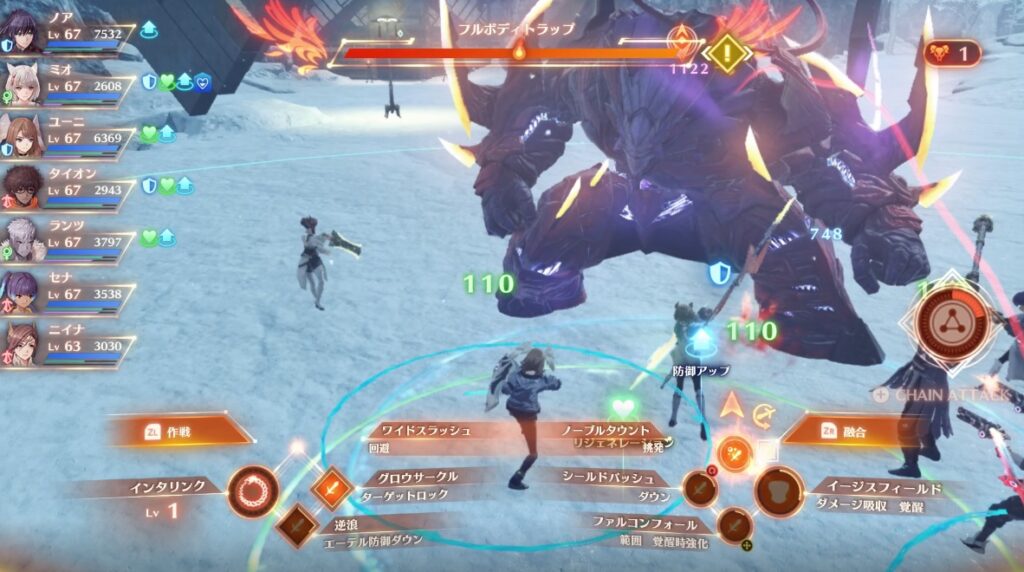Use the グロウサークル art icon
Screen dimensions: 1024x572
click(x=331, y=489)
